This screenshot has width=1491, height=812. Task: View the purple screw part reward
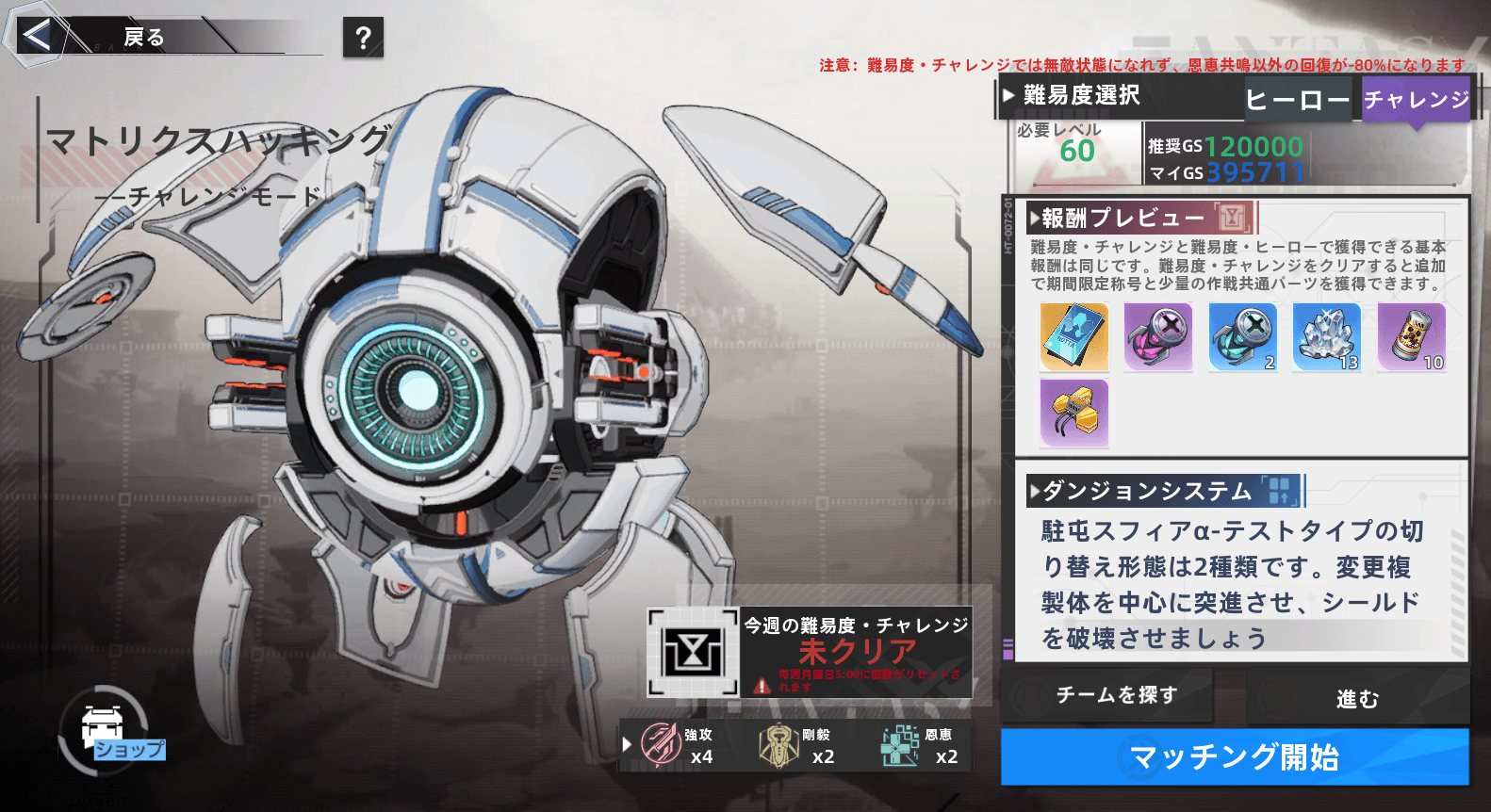1157,336
